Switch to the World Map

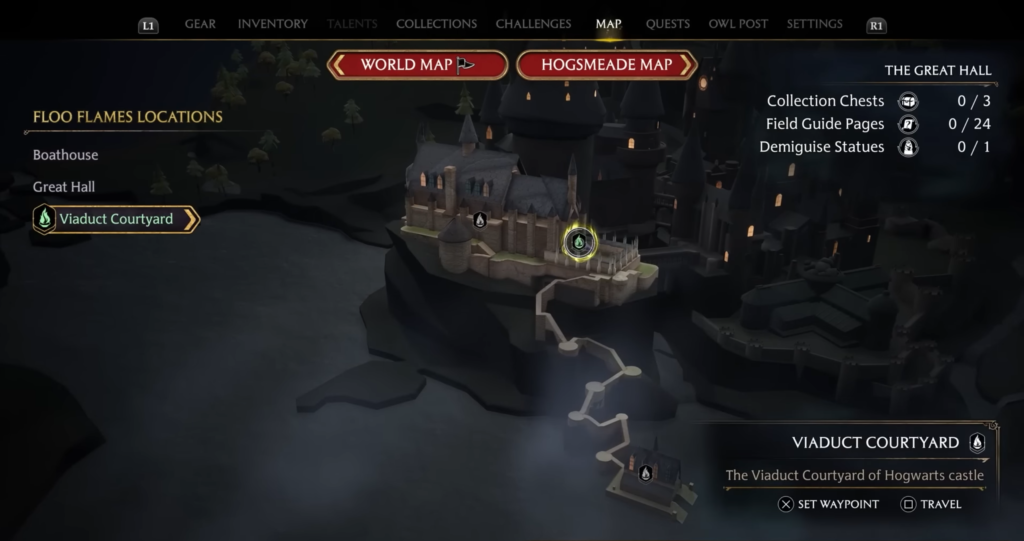pyautogui.click(x=418, y=65)
